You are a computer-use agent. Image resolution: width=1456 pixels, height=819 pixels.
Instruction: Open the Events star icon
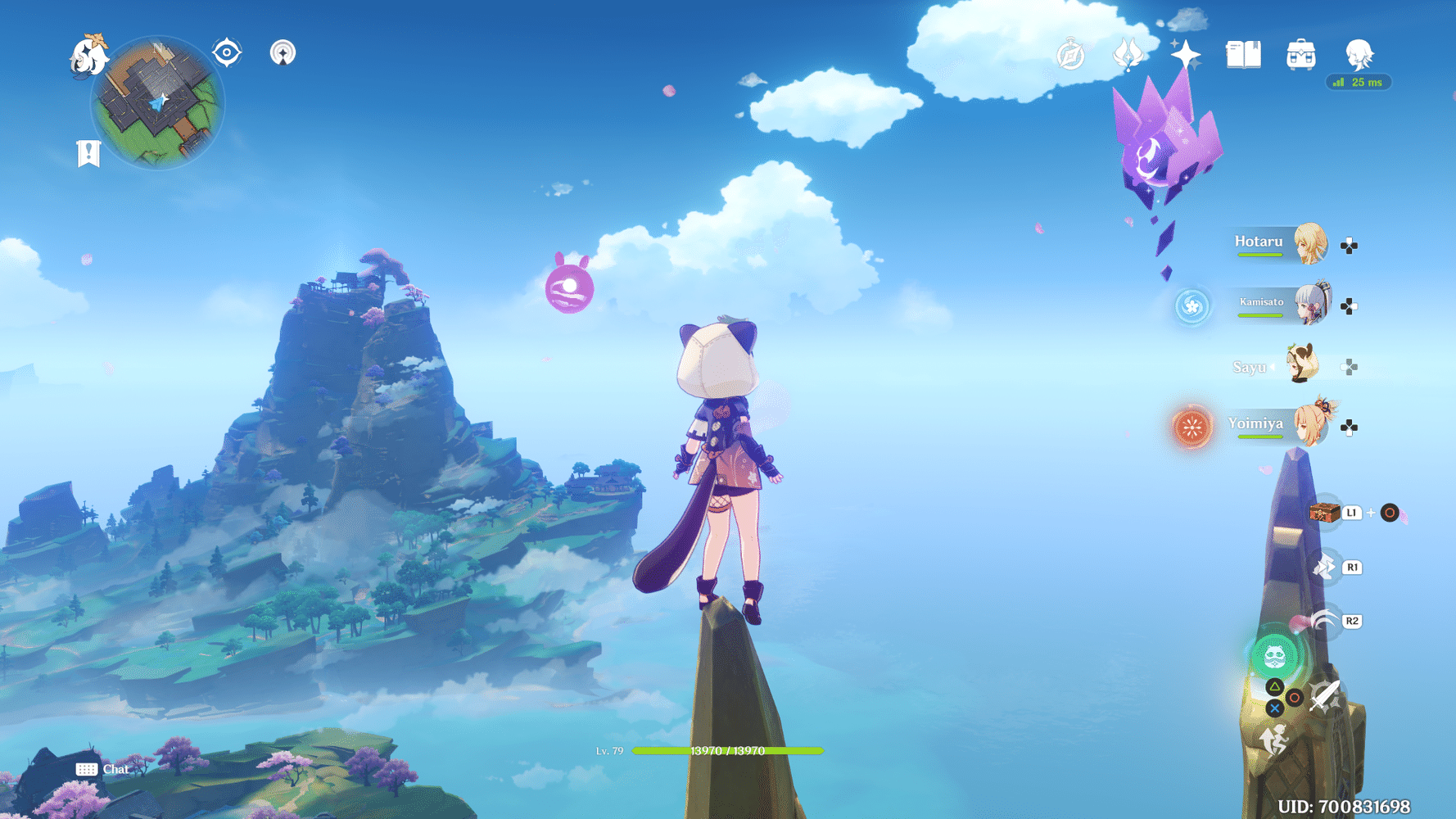click(x=1187, y=53)
